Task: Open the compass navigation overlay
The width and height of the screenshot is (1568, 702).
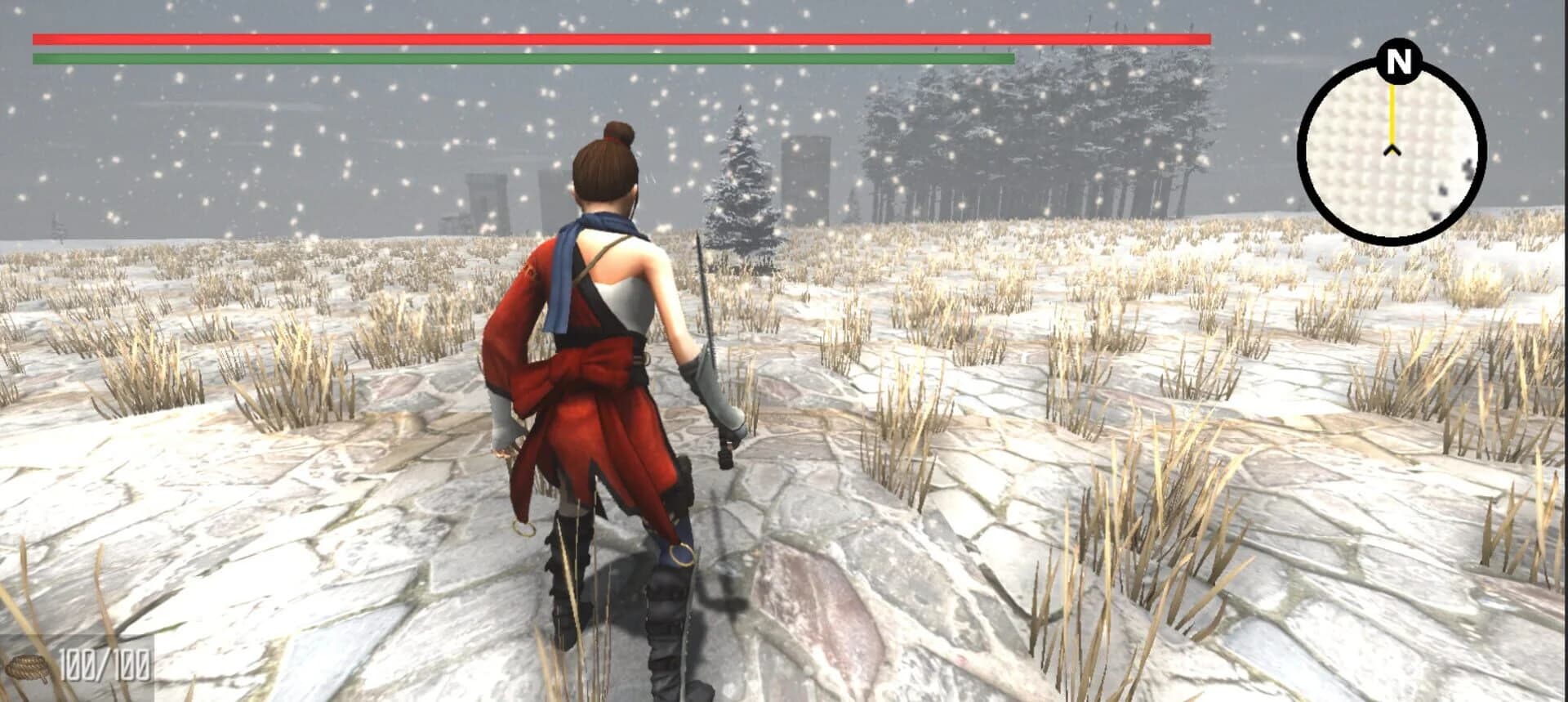Action: click(1398, 151)
